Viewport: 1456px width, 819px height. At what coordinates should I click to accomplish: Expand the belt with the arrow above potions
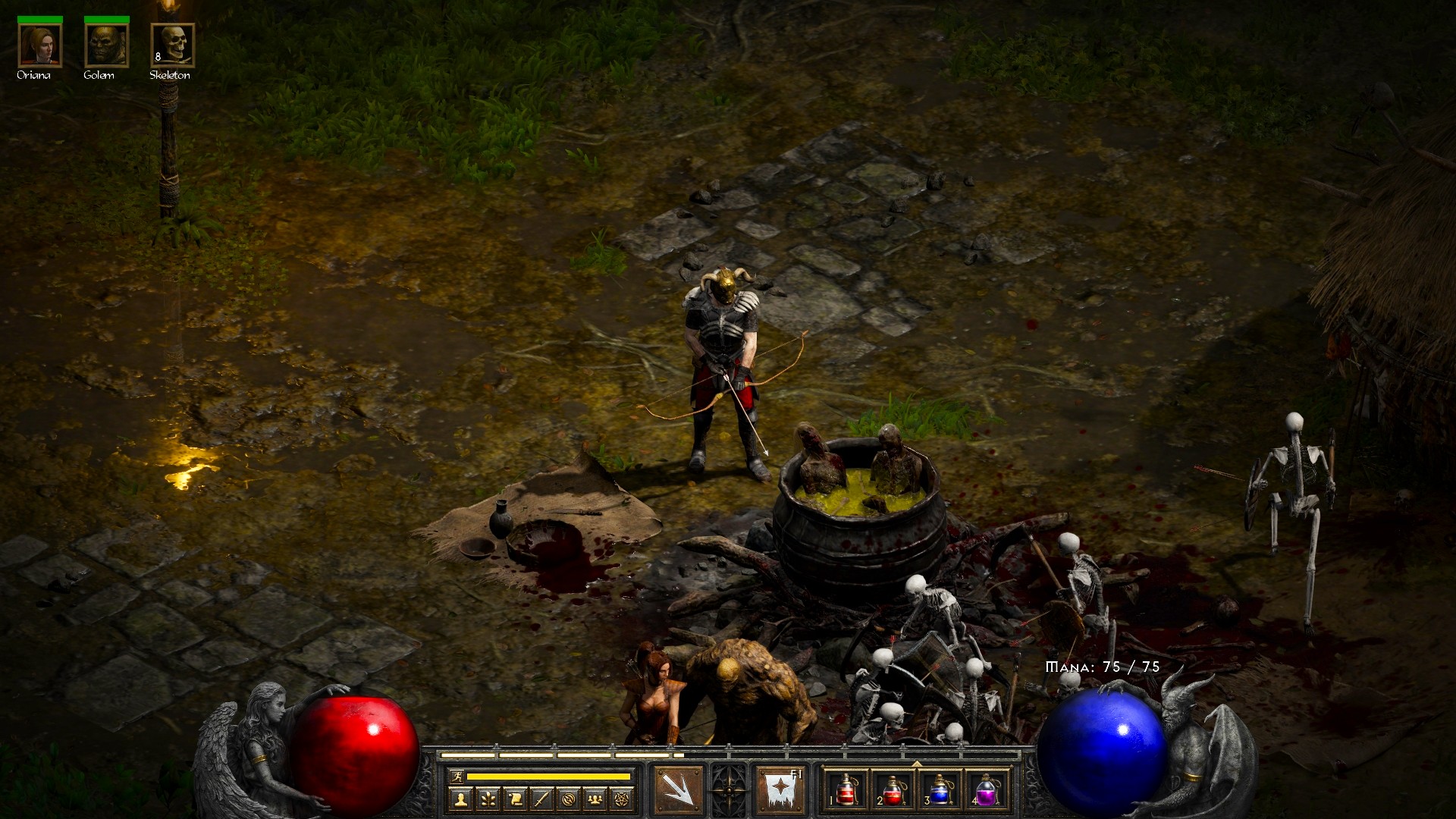click(x=917, y=763)
